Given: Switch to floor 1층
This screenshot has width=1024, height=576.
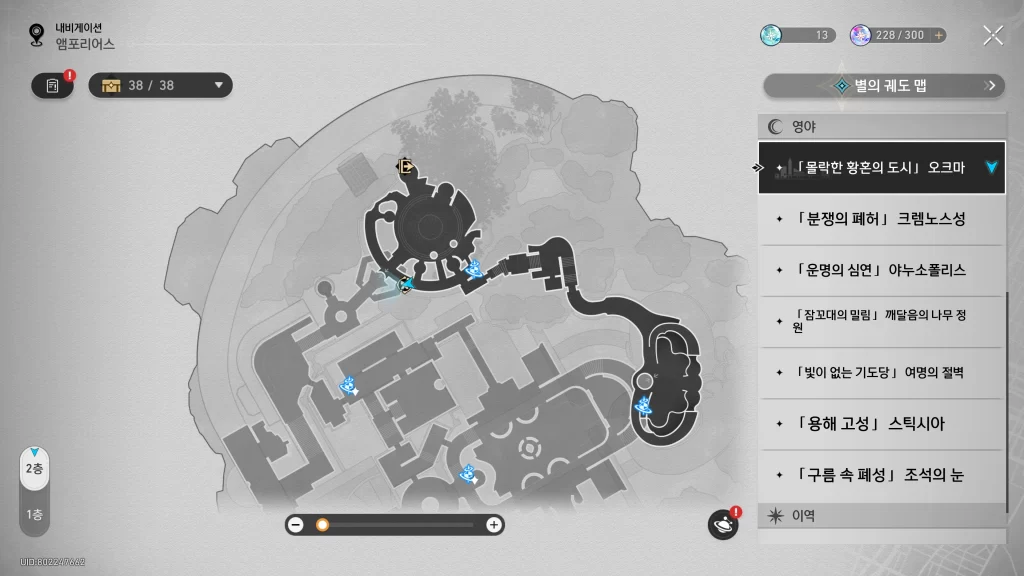Looking at the screenshot, I should [x=34, y=515].
